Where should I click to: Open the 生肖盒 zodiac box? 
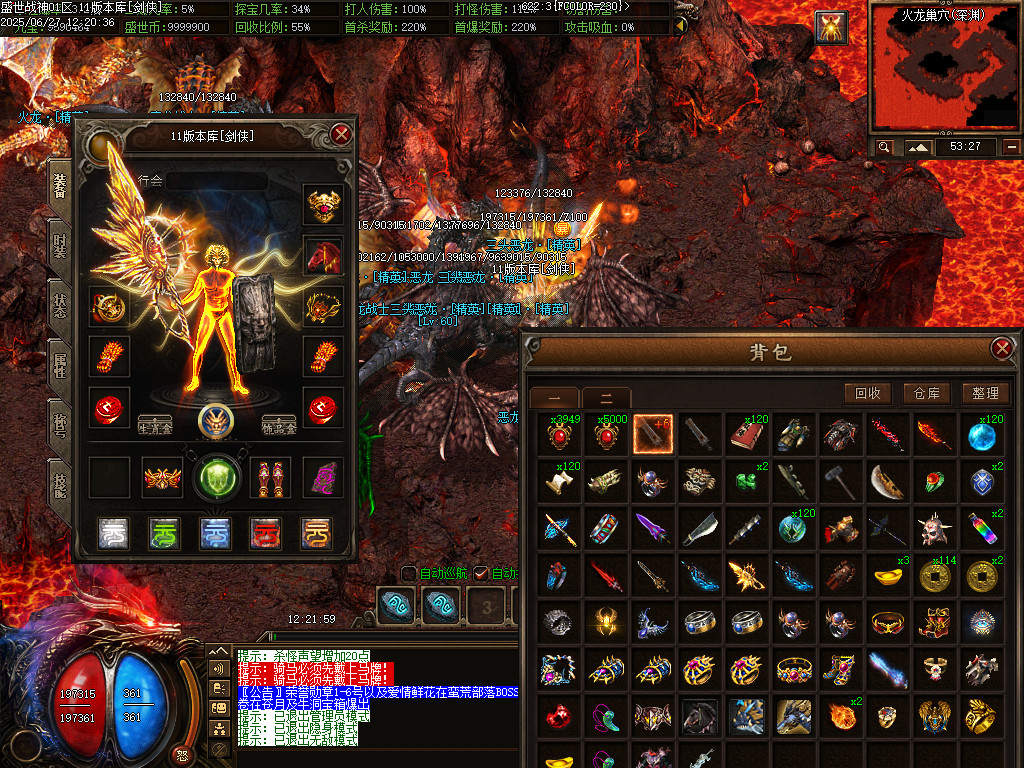(154, 424)
